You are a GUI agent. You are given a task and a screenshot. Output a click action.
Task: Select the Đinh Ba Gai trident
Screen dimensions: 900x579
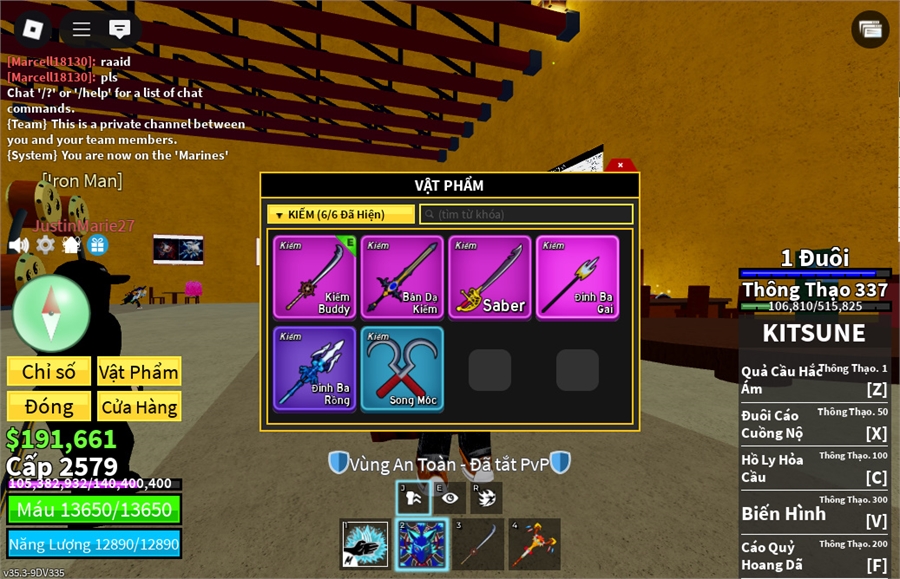pos(577,277)
